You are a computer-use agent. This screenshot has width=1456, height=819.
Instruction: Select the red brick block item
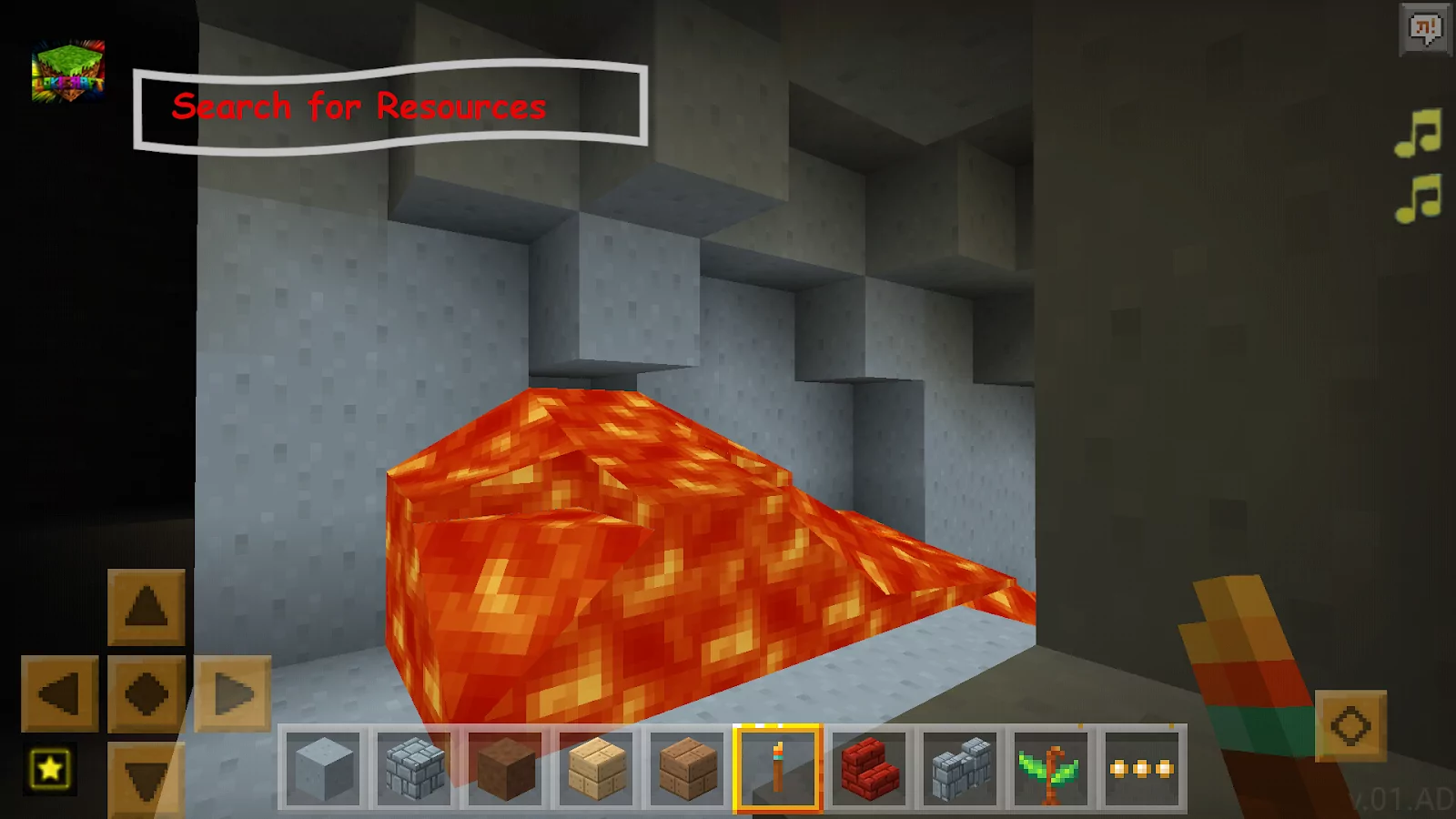click(x=867, y=769)
